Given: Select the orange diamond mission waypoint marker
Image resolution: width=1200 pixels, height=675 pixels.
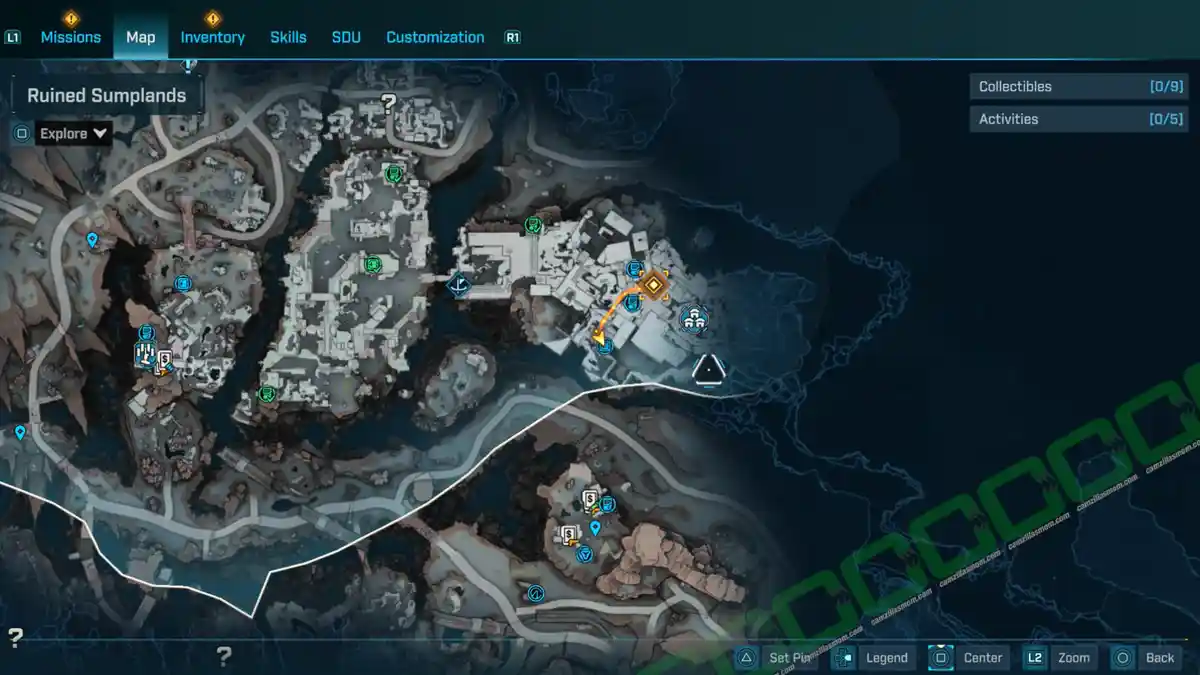Looking at the screenshot, I should pos(655,285).
